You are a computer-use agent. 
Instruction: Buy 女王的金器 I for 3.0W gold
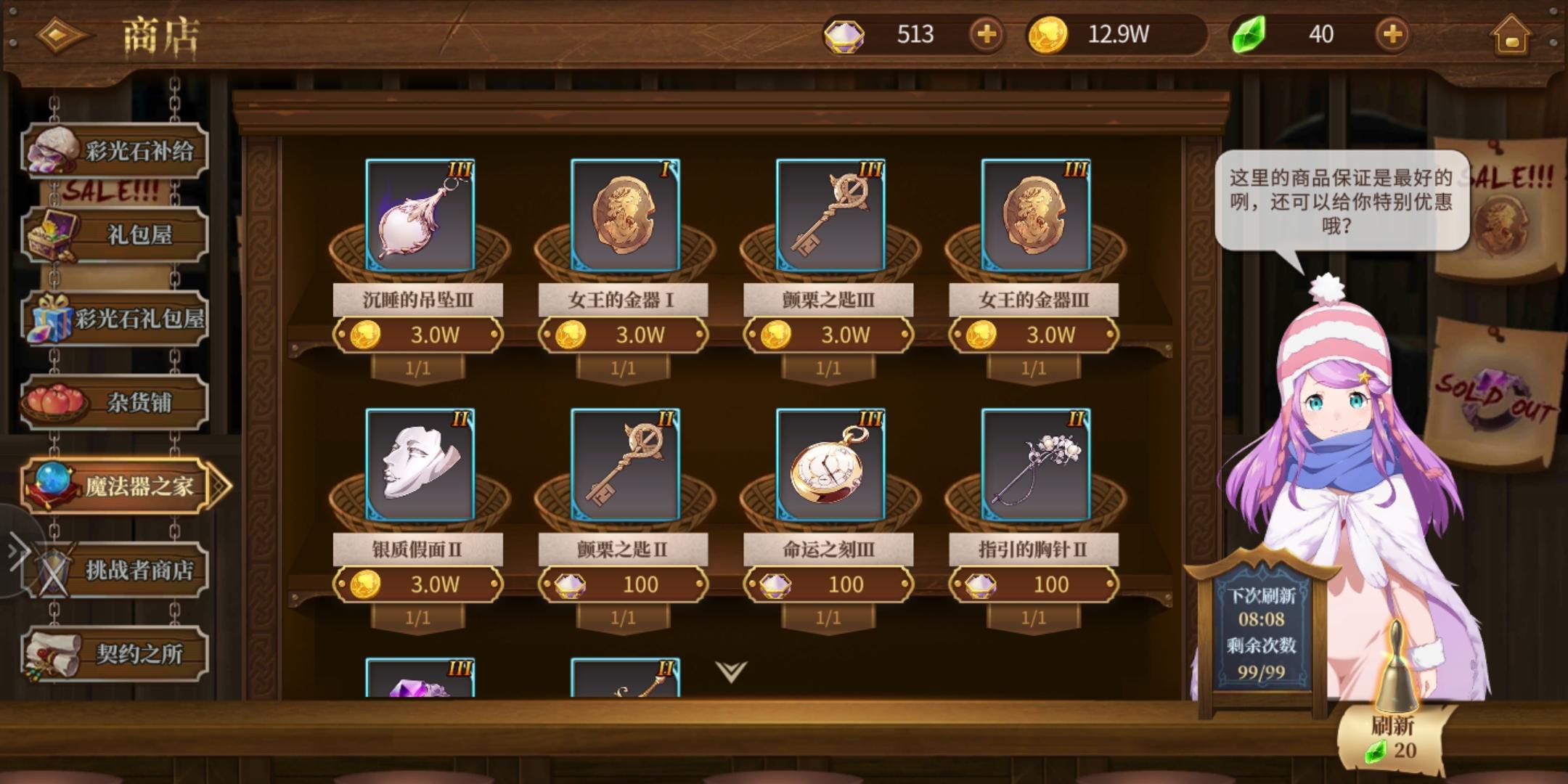coord(623,335)
